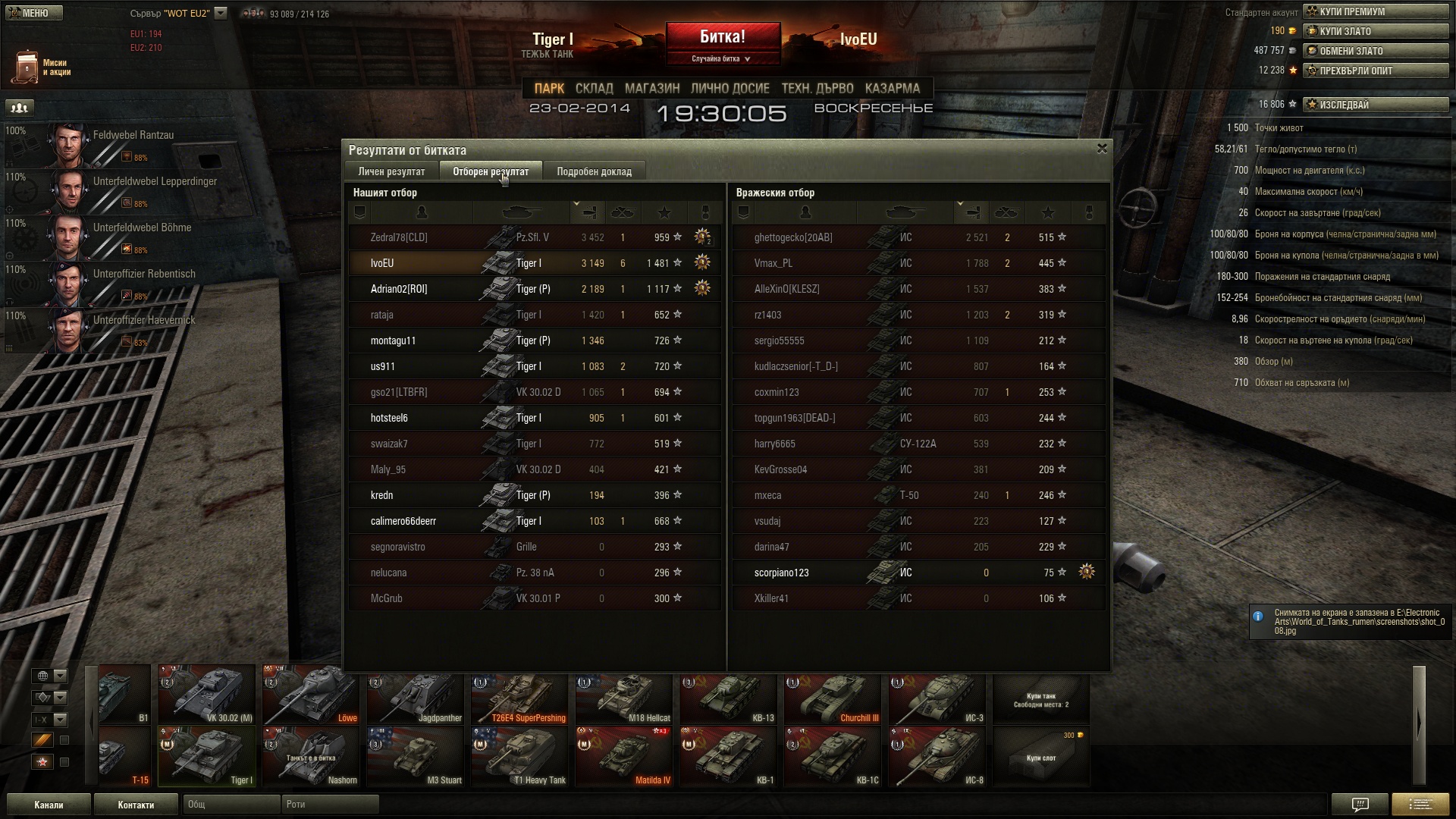This screenshot has width=1456, height=819.
Task: Go to the СКЛАД section
Action: [594, 88]
